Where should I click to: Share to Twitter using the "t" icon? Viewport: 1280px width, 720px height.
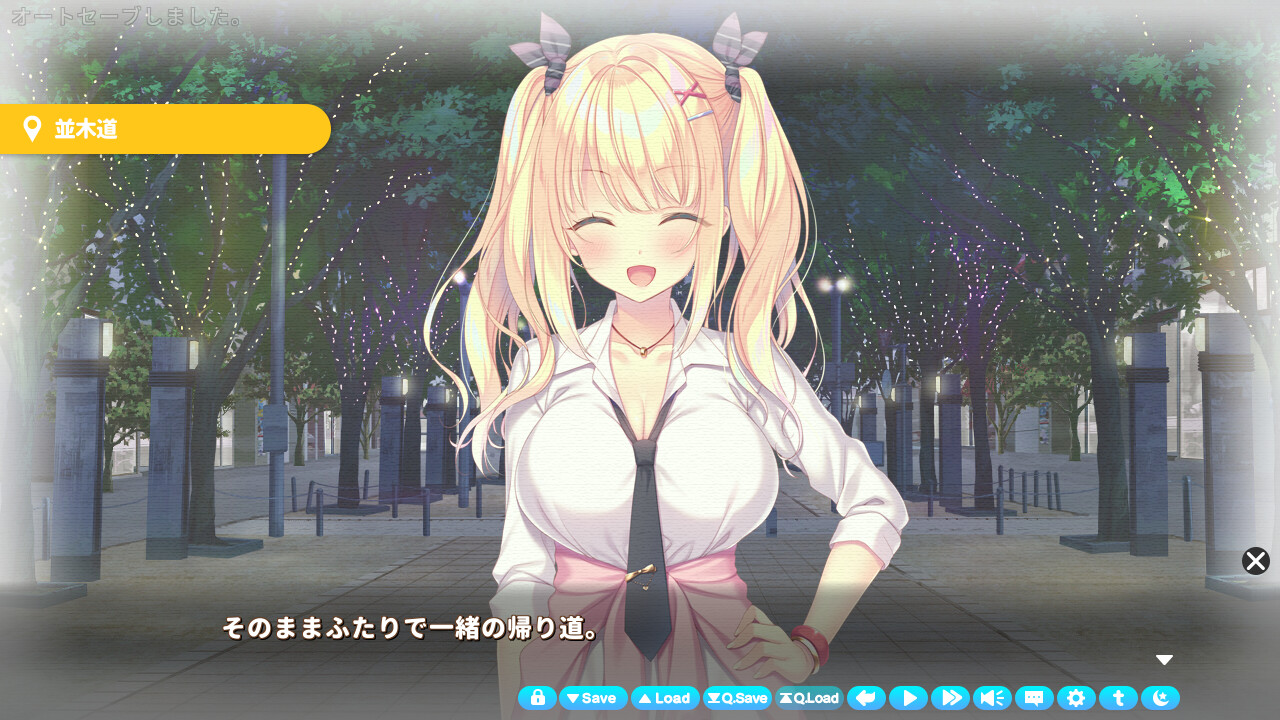[x=1119, y=698]
